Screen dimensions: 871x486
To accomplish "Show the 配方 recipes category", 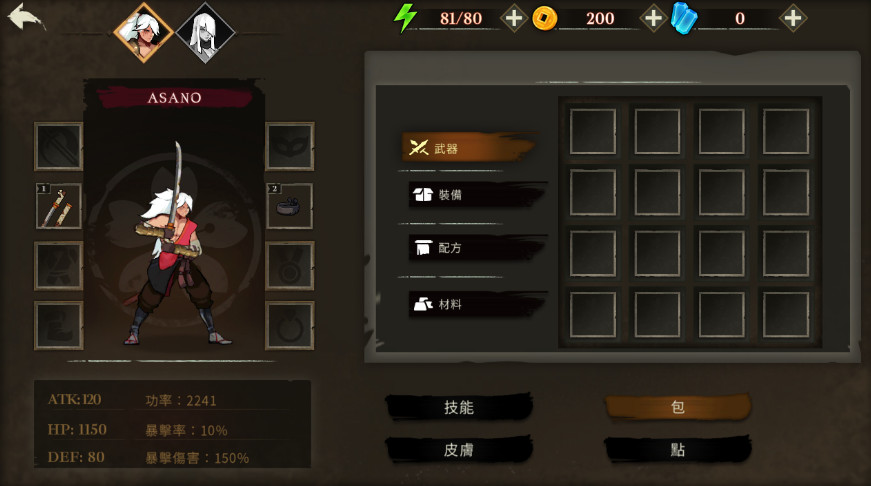I will click(475, 248).
